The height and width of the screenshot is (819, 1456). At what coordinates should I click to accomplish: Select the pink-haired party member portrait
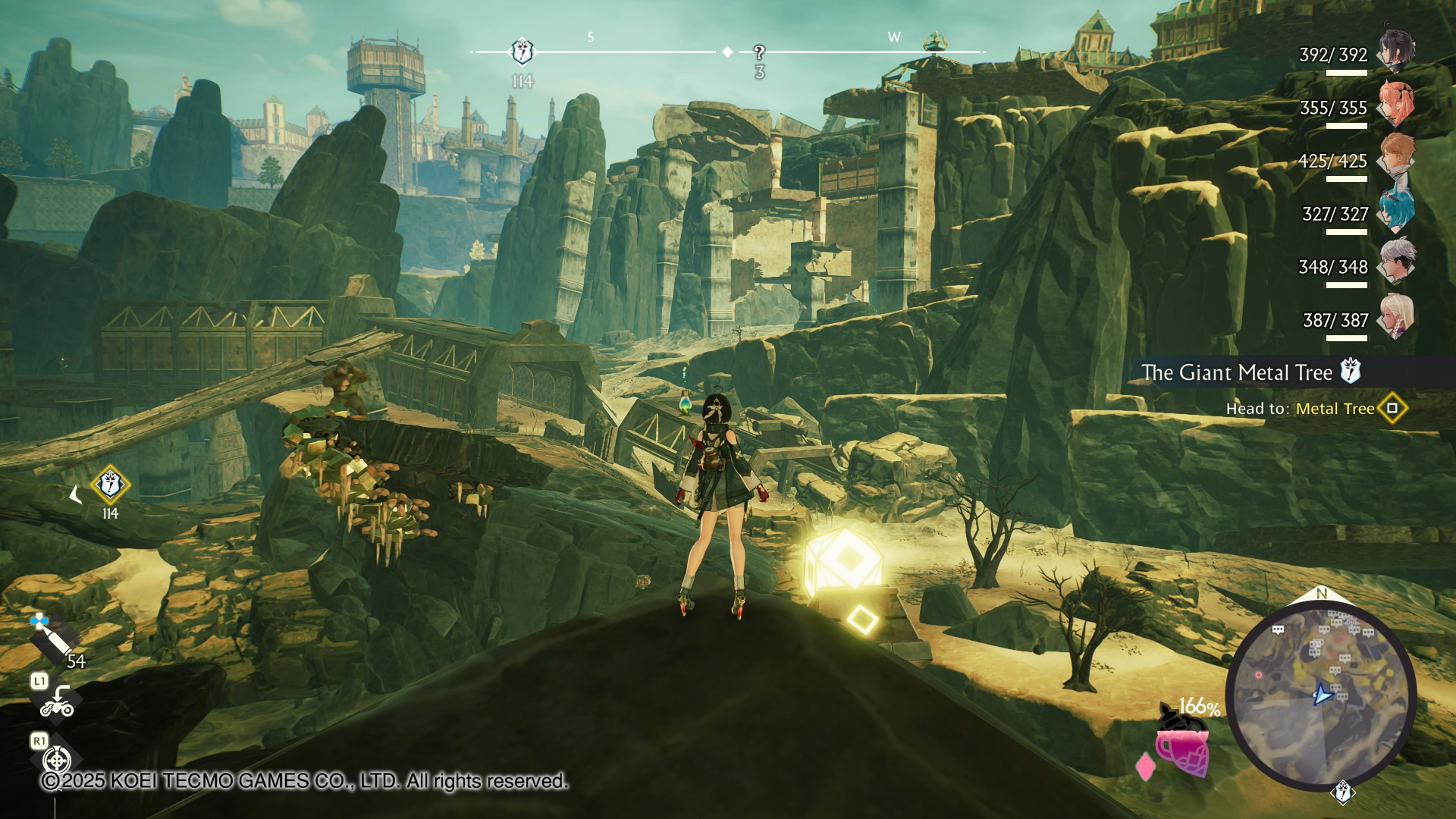(1395, 104)
